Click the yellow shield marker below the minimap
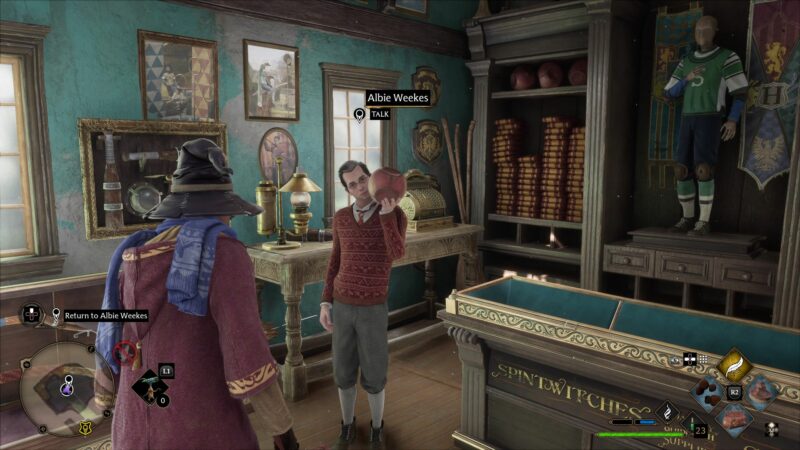 [84, 428]
